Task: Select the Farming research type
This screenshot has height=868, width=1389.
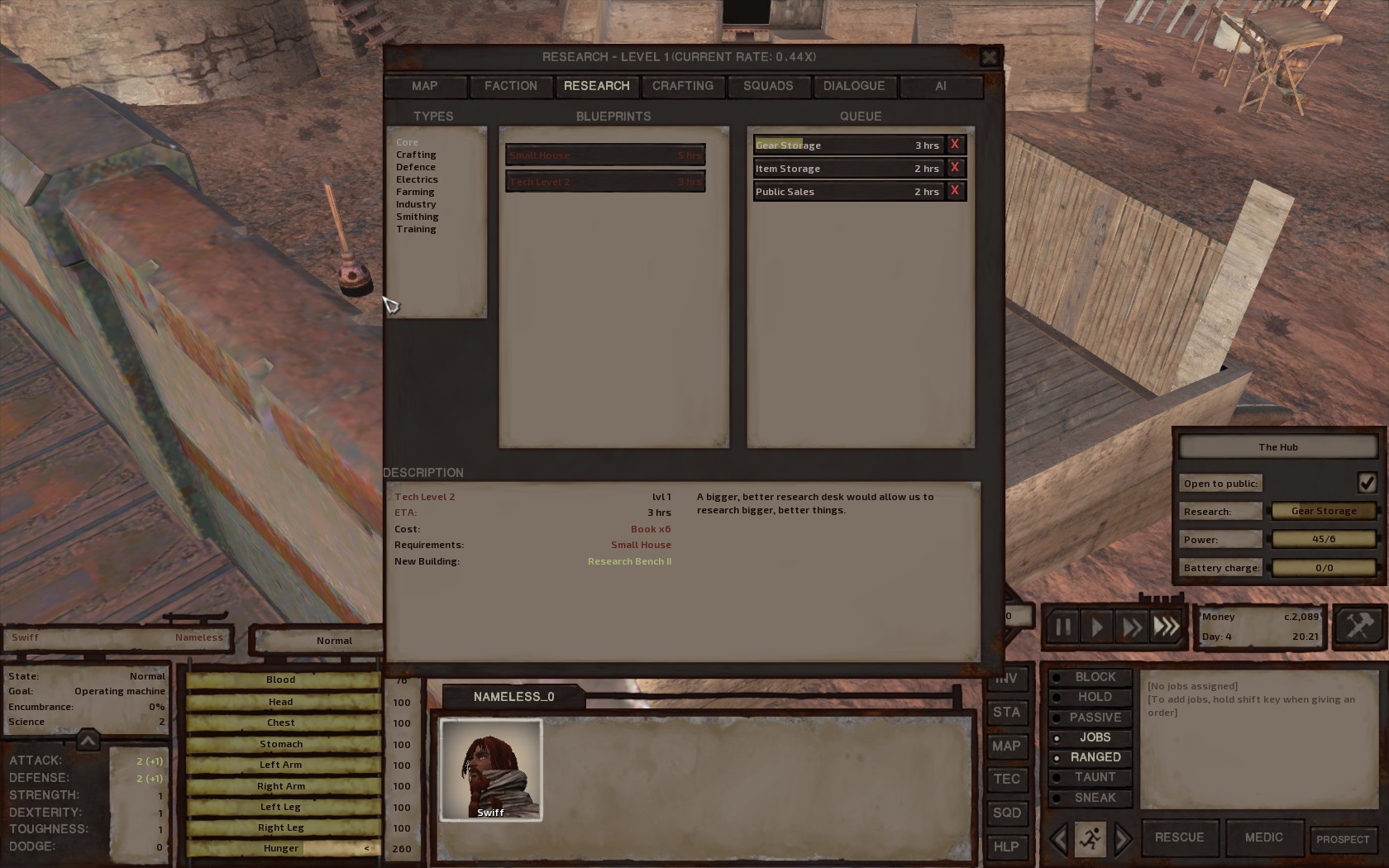Action: coord(415,192)
